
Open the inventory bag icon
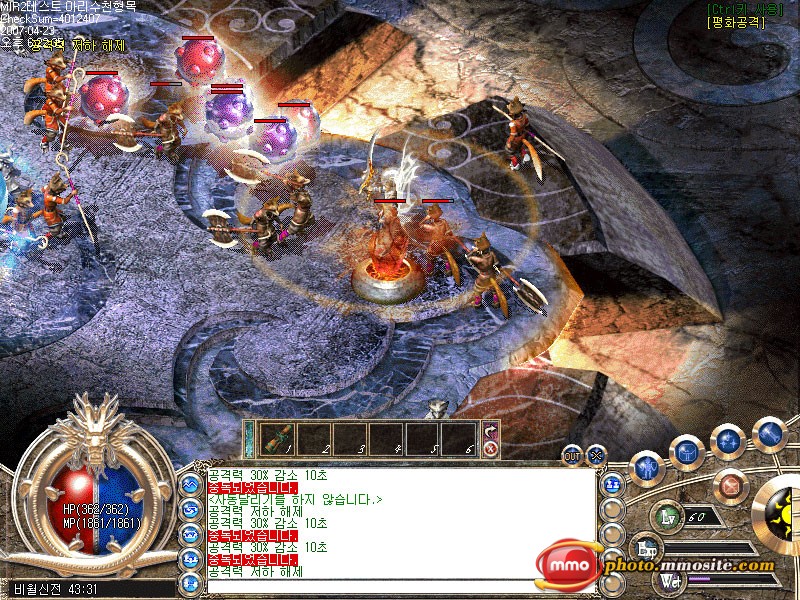pos(686,452)
